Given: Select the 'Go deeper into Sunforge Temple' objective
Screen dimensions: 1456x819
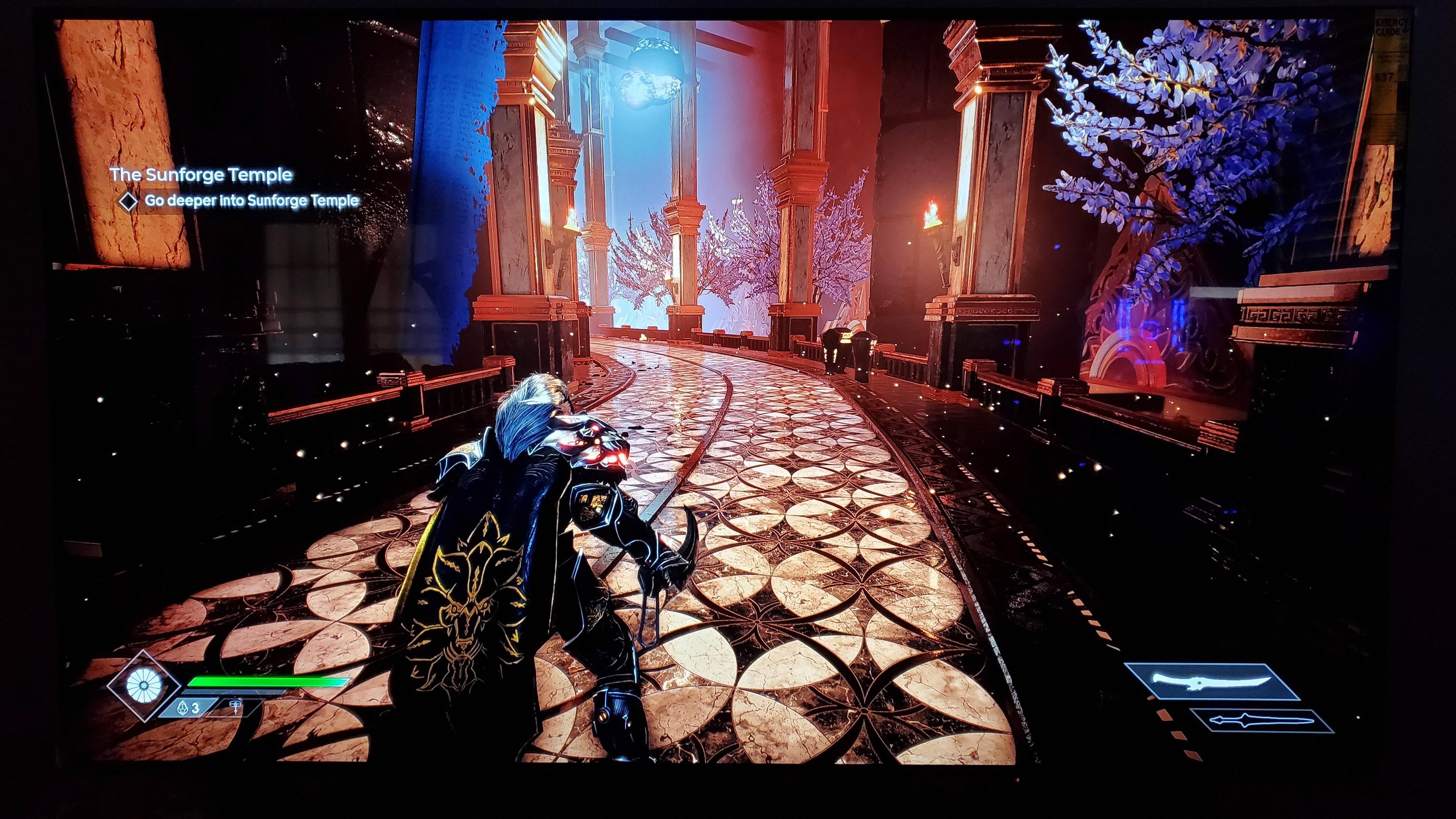Looking at the screenshot, I should (x=251, y=201).
